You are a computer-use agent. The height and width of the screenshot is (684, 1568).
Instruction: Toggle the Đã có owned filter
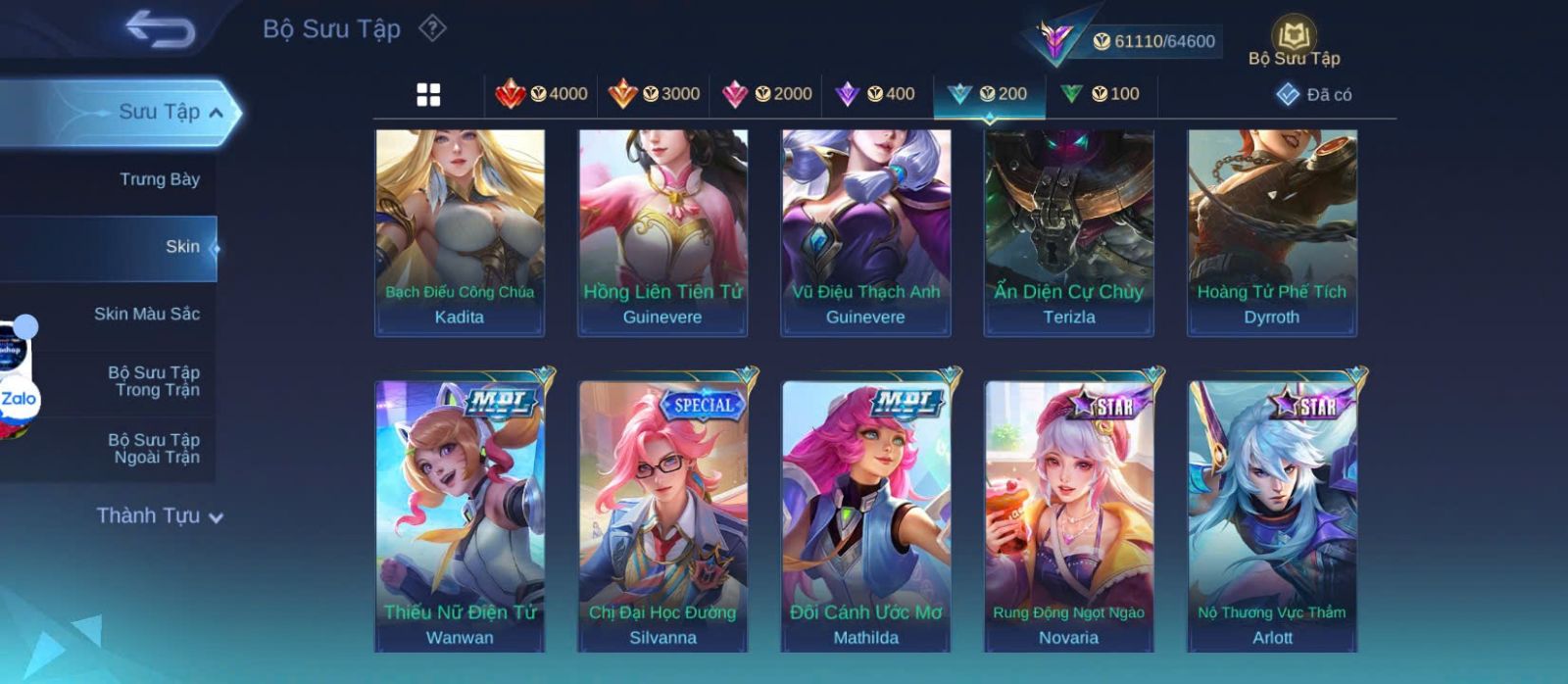pyautogui.click(x=1313, y=94)
